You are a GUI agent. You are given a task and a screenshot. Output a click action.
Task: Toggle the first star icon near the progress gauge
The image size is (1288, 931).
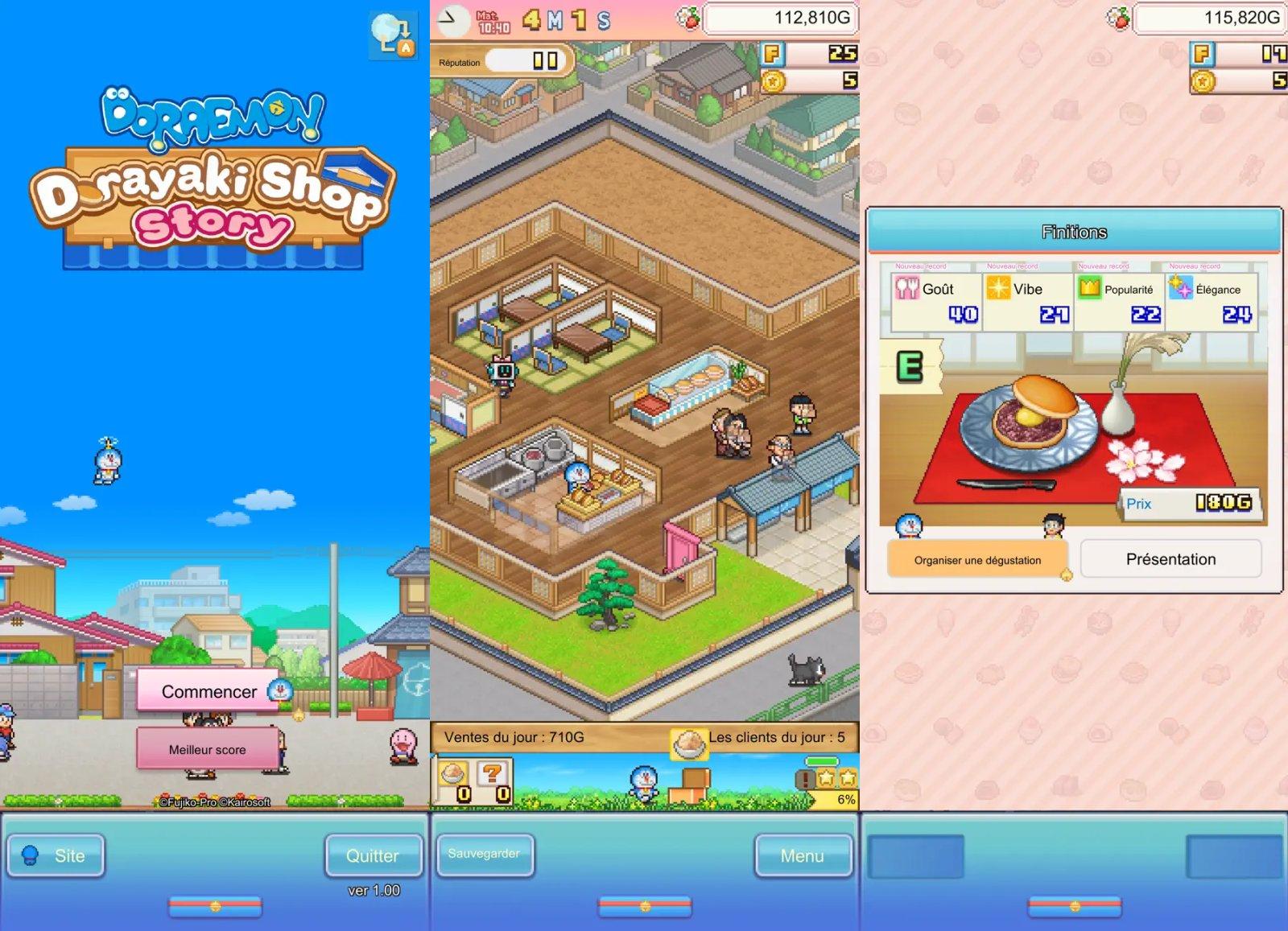(x=825, y=777)
